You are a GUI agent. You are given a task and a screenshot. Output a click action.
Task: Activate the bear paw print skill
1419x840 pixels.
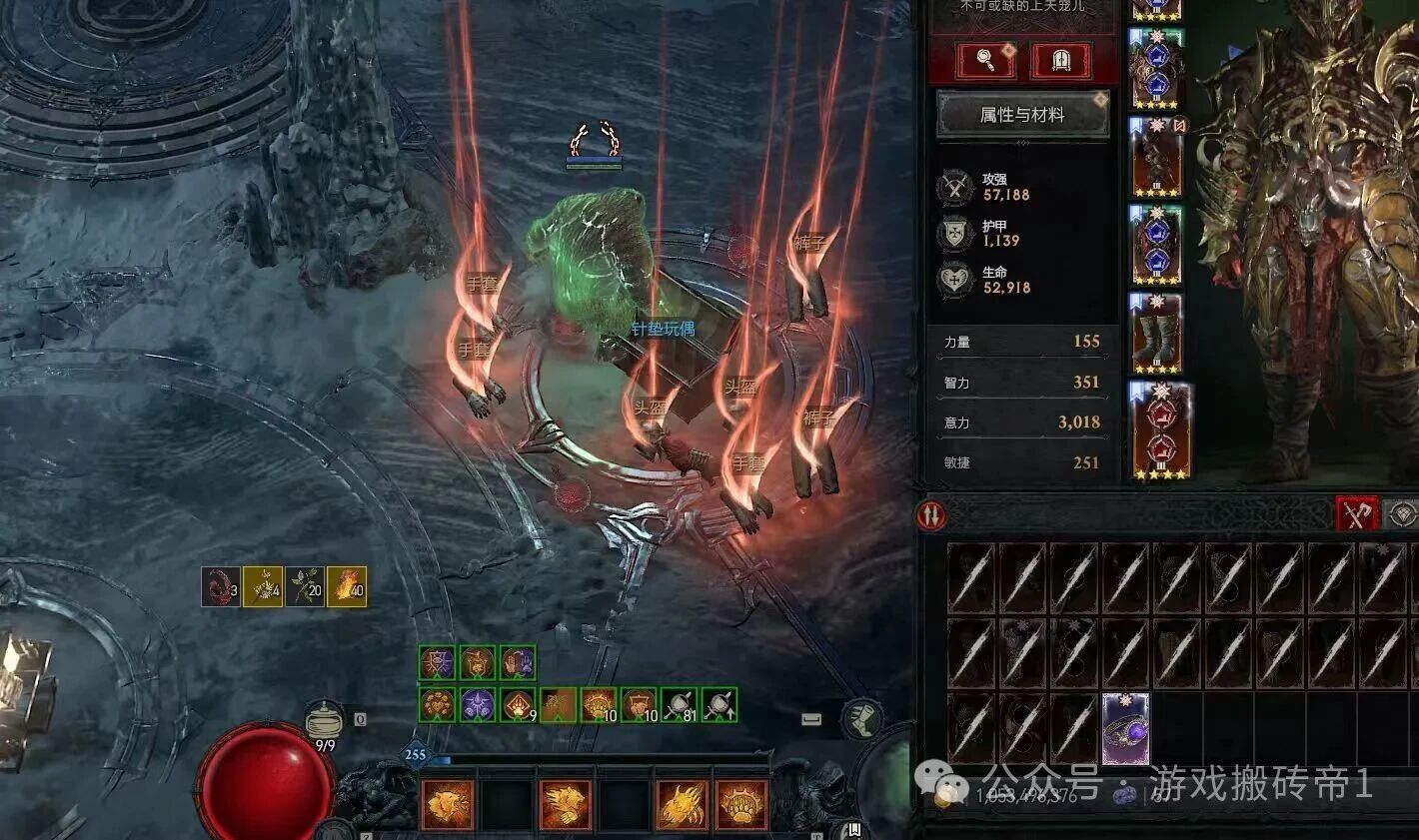[740, 805]
